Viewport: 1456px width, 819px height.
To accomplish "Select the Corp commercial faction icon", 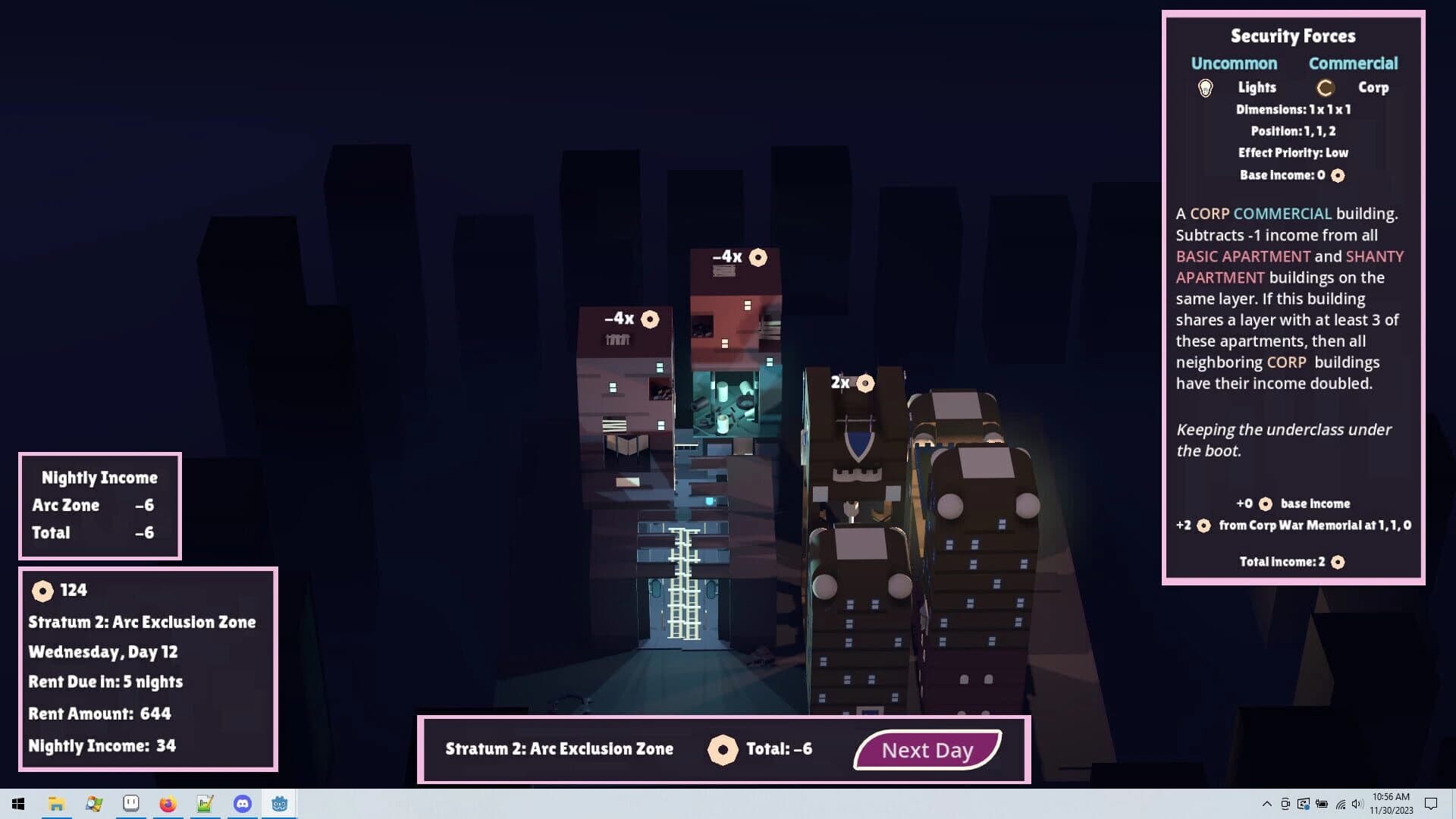I will [x=1325, y=87].
